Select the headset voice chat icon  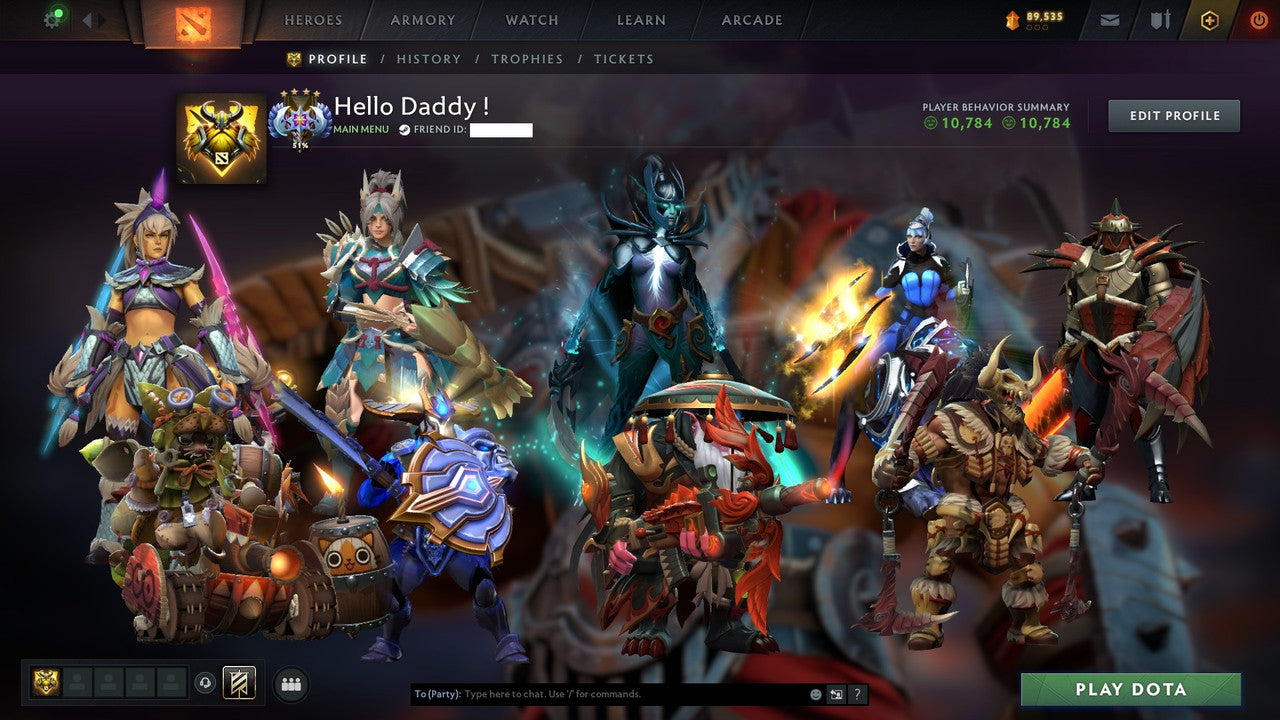click(x=206, y=682)
